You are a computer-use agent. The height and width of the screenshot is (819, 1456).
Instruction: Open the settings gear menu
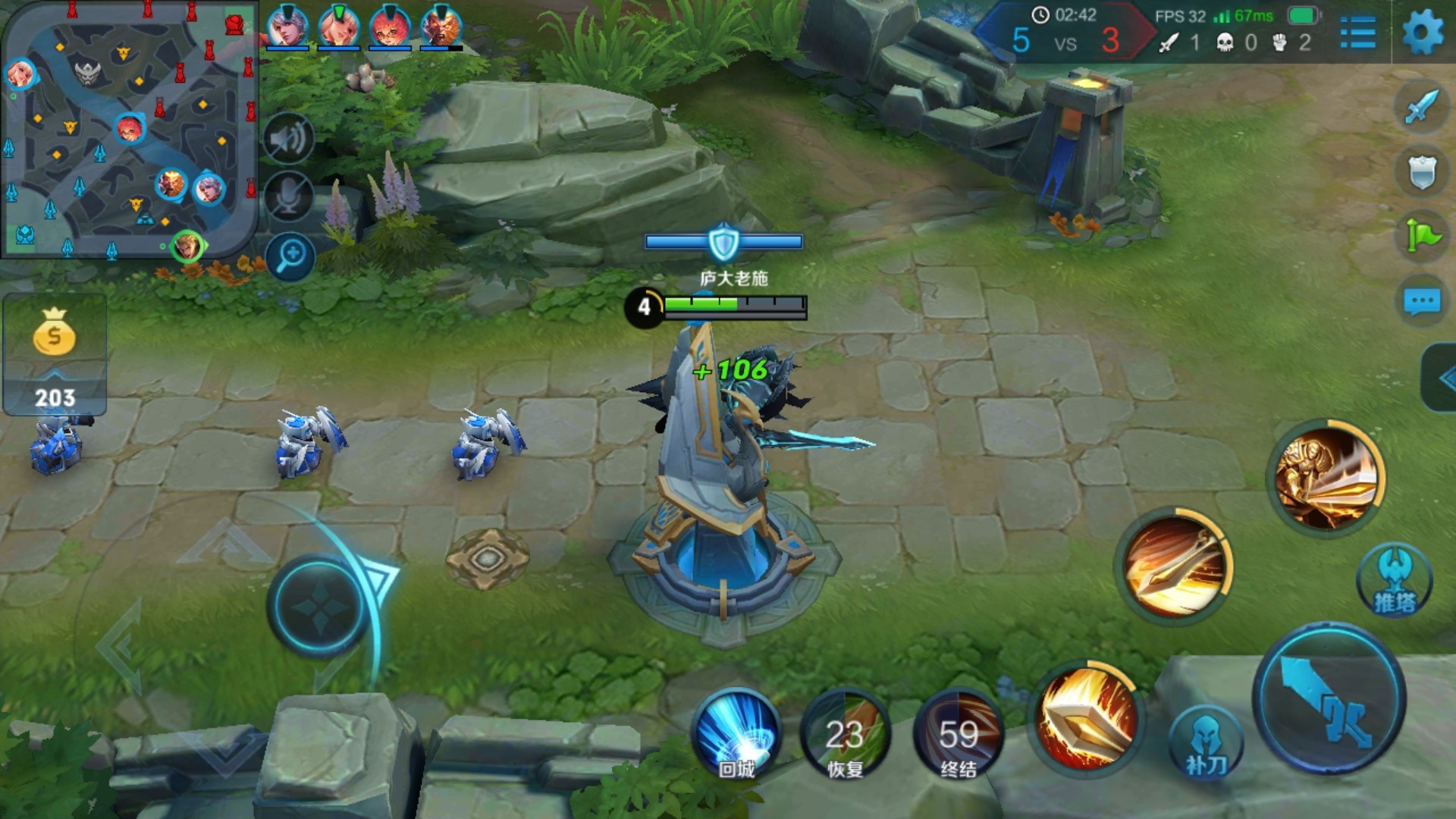point(1423,33)
